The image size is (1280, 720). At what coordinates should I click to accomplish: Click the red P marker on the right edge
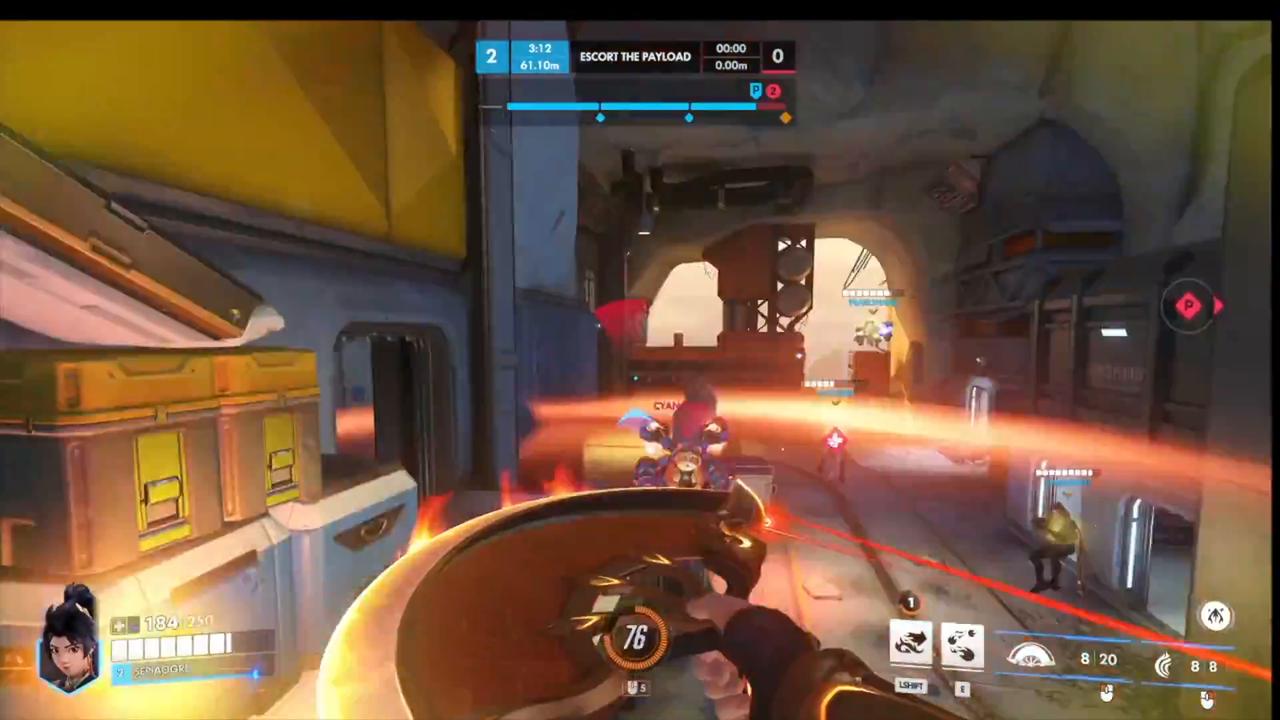tap(1188, 306)
